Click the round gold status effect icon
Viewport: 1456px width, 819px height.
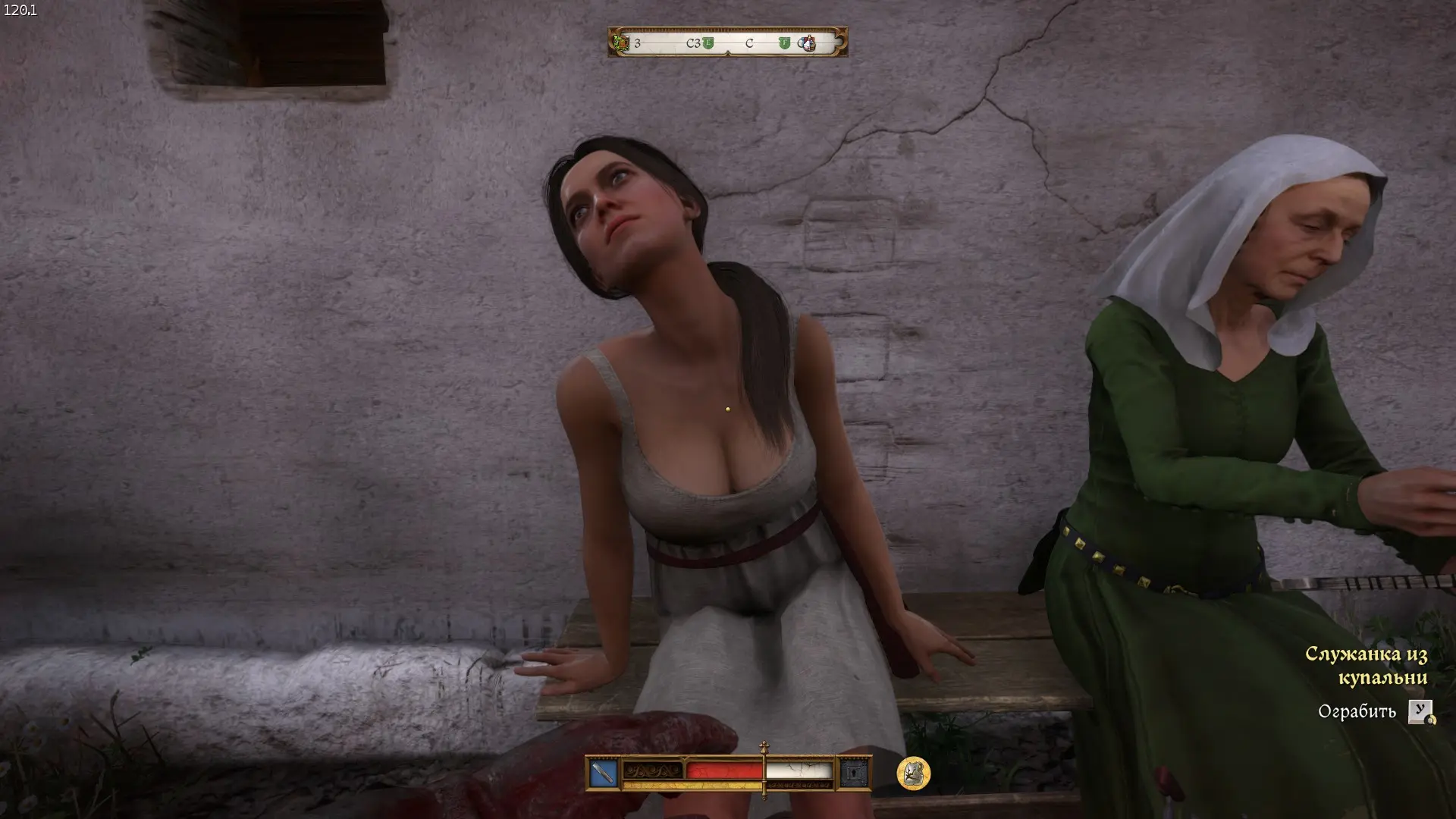(x=913, y=773)
